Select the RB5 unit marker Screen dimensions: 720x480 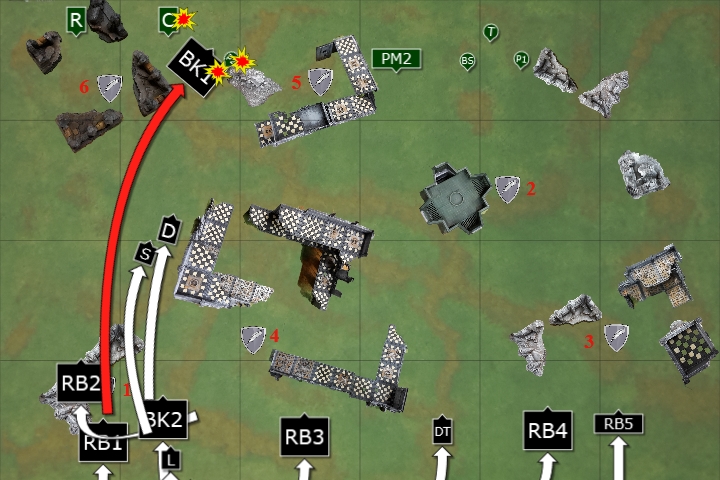pos(618,424)
